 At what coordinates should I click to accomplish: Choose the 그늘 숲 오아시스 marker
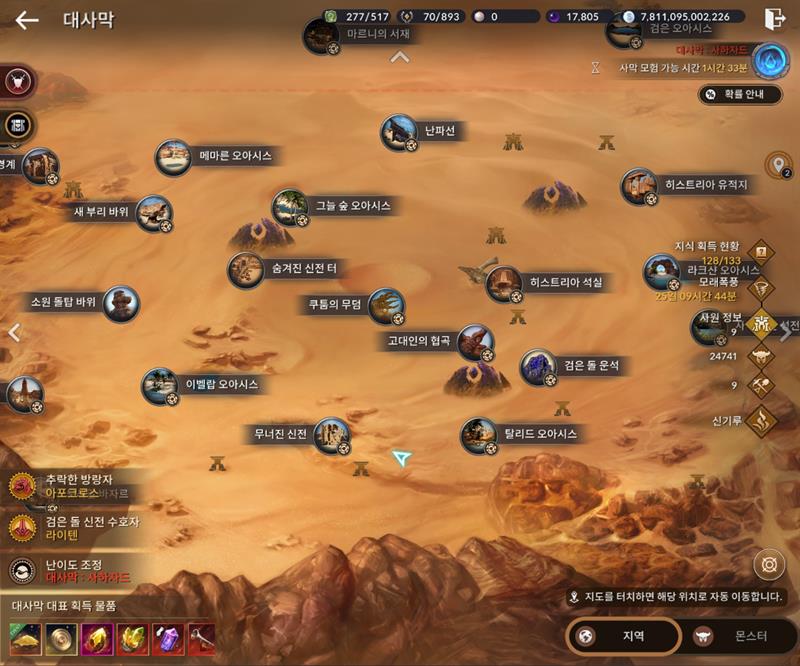coord(290,207)
